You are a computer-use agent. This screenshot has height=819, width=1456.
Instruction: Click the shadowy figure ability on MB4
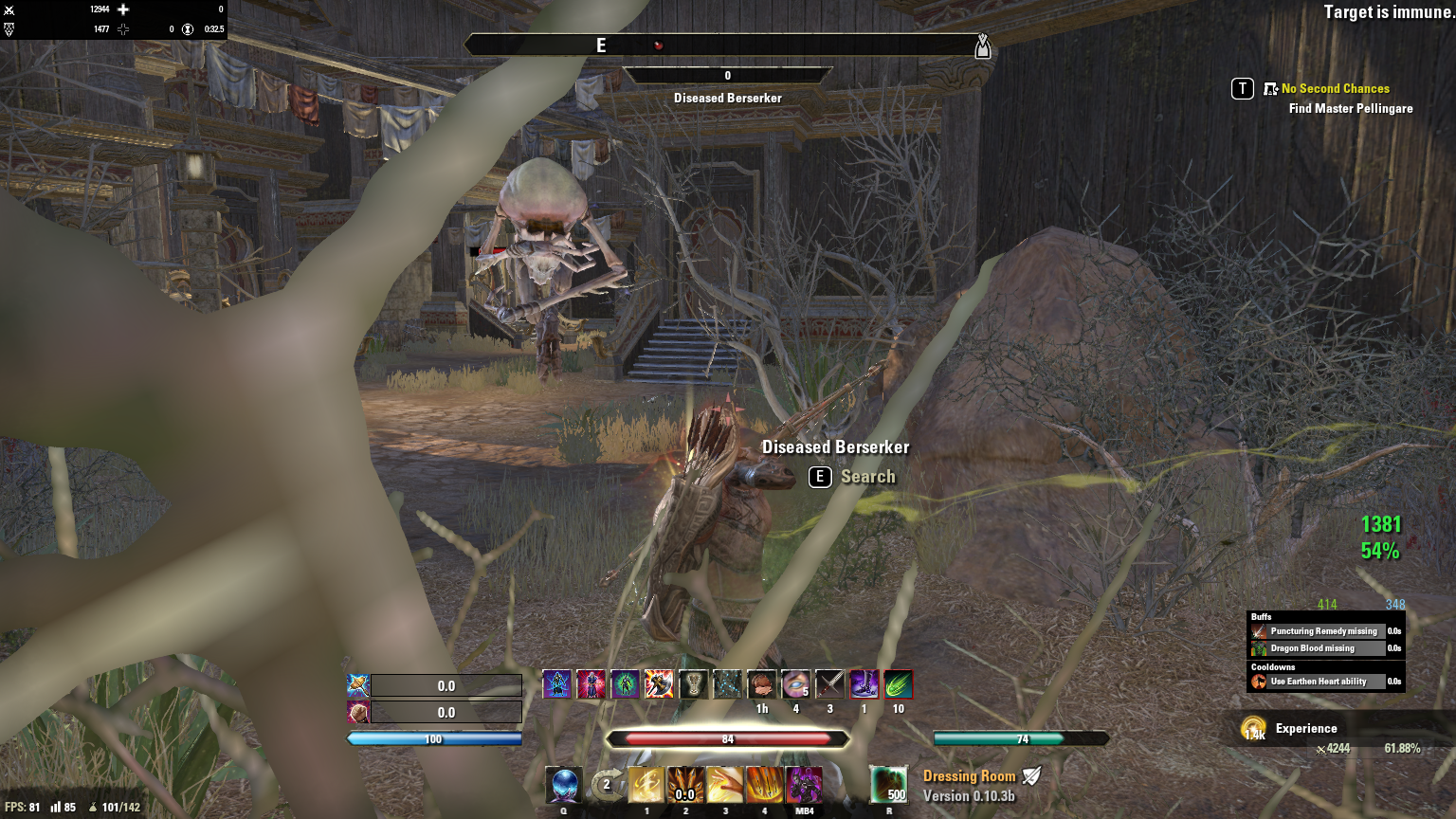tap(804, 786)
